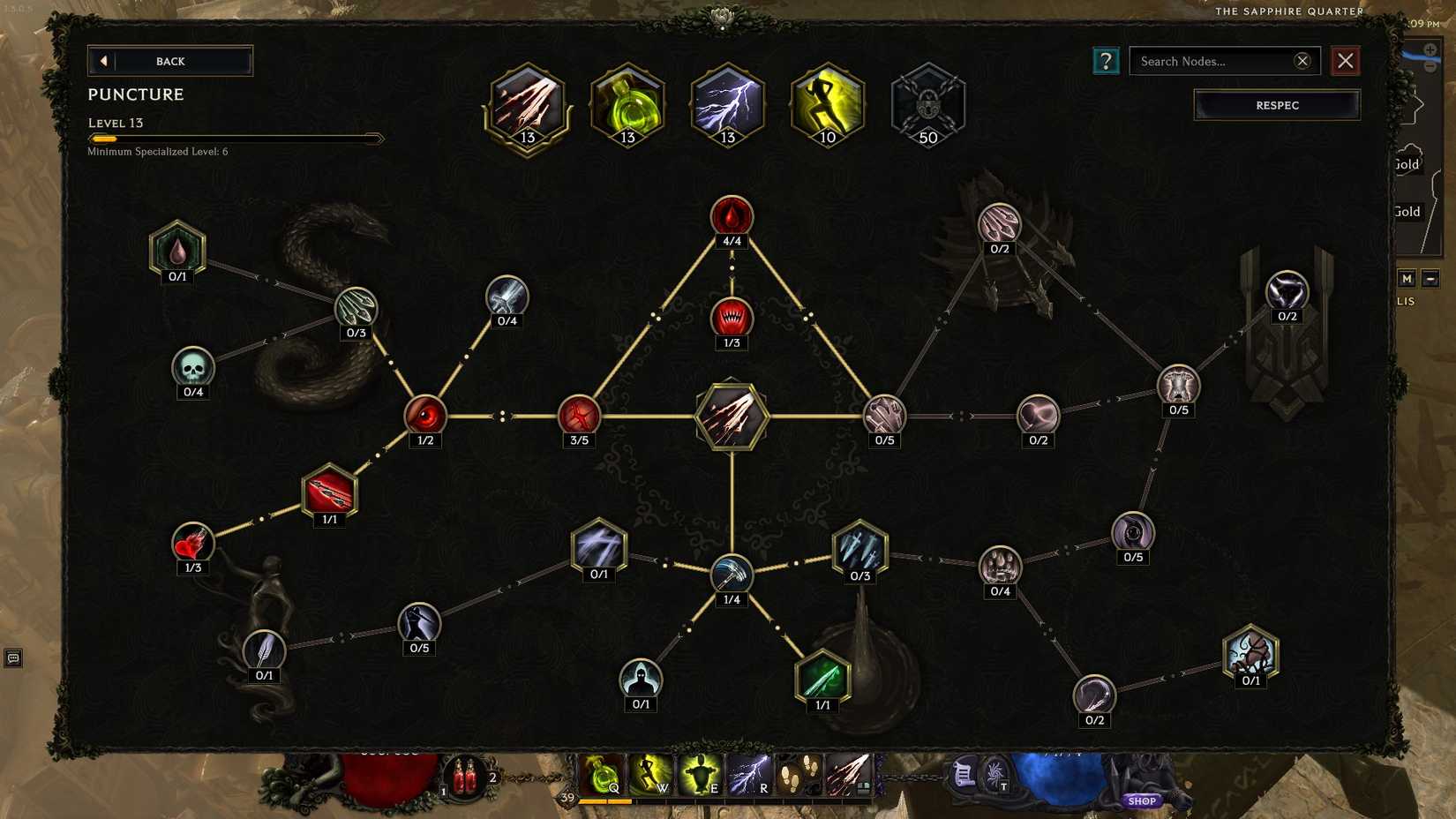Screen dimensions: 1456x819
Task: Open the question mark help panel
Action: click(1105, 61)
